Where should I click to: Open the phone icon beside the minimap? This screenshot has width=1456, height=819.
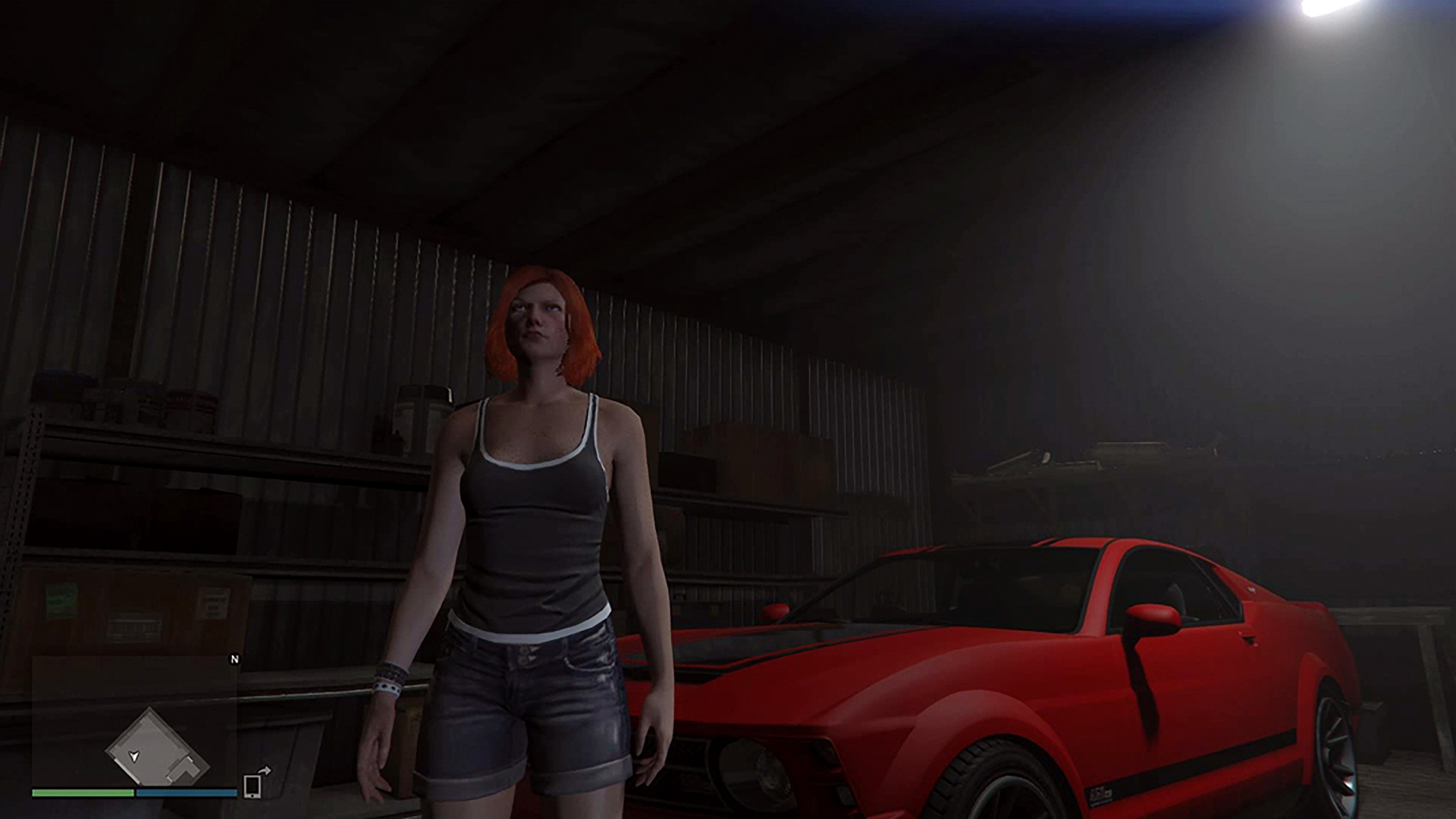[x=253, y=786]
